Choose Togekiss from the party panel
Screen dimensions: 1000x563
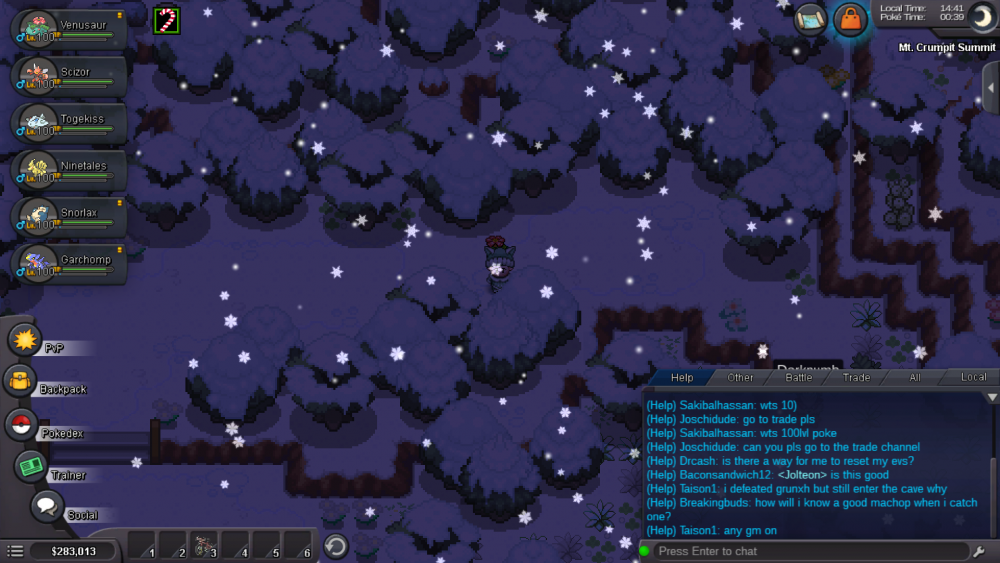click(68, 124)
